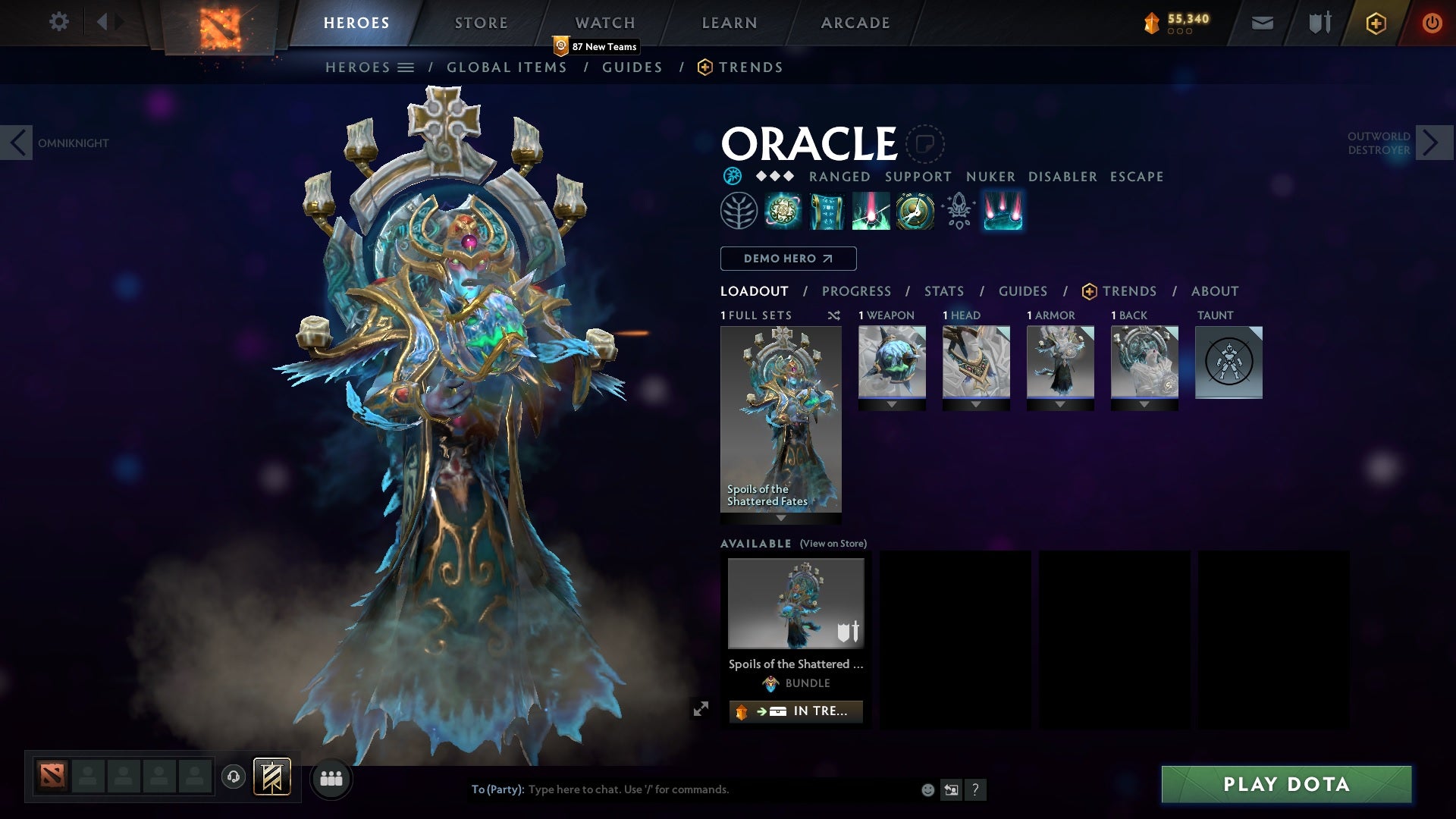Switch to the STATS tab

click(943, 291)
